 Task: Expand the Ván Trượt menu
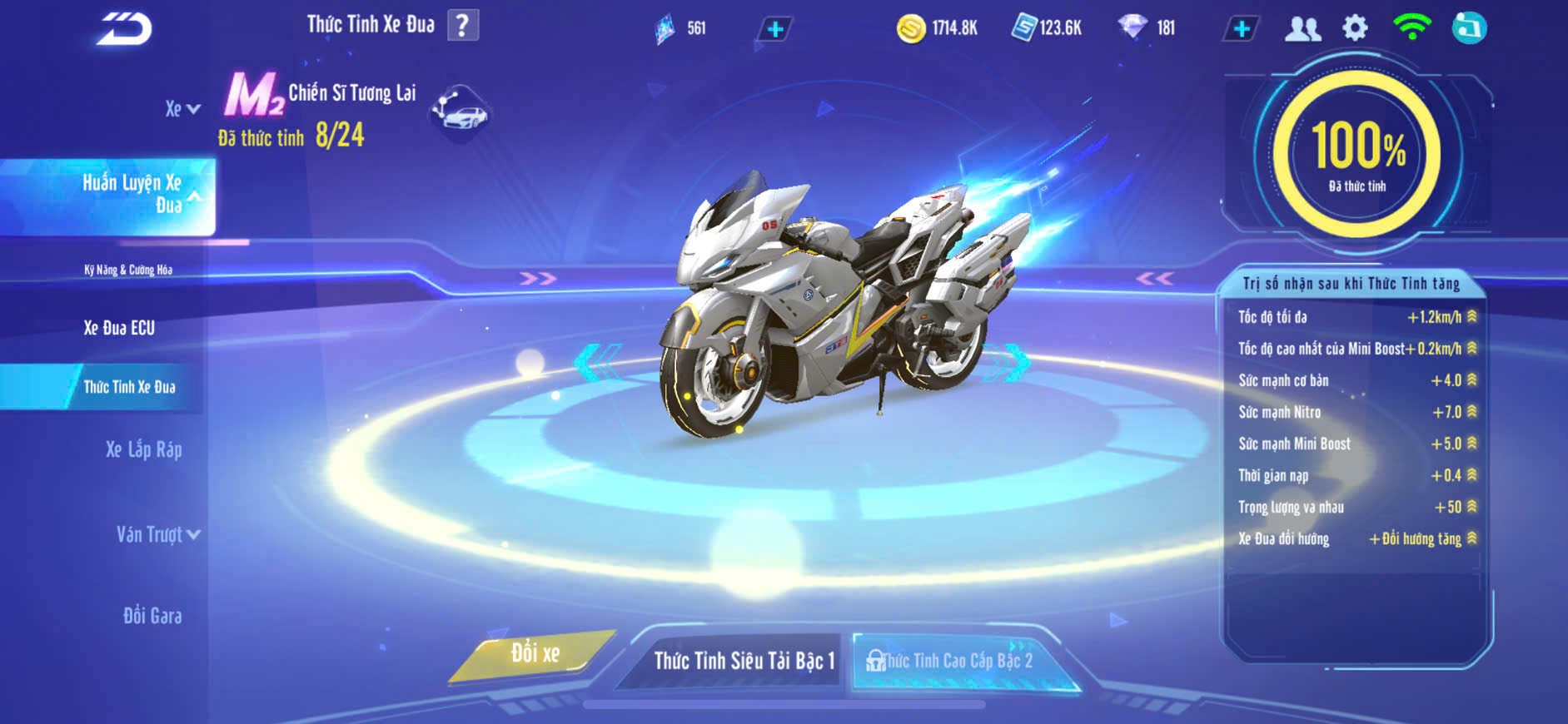(157, 534)
